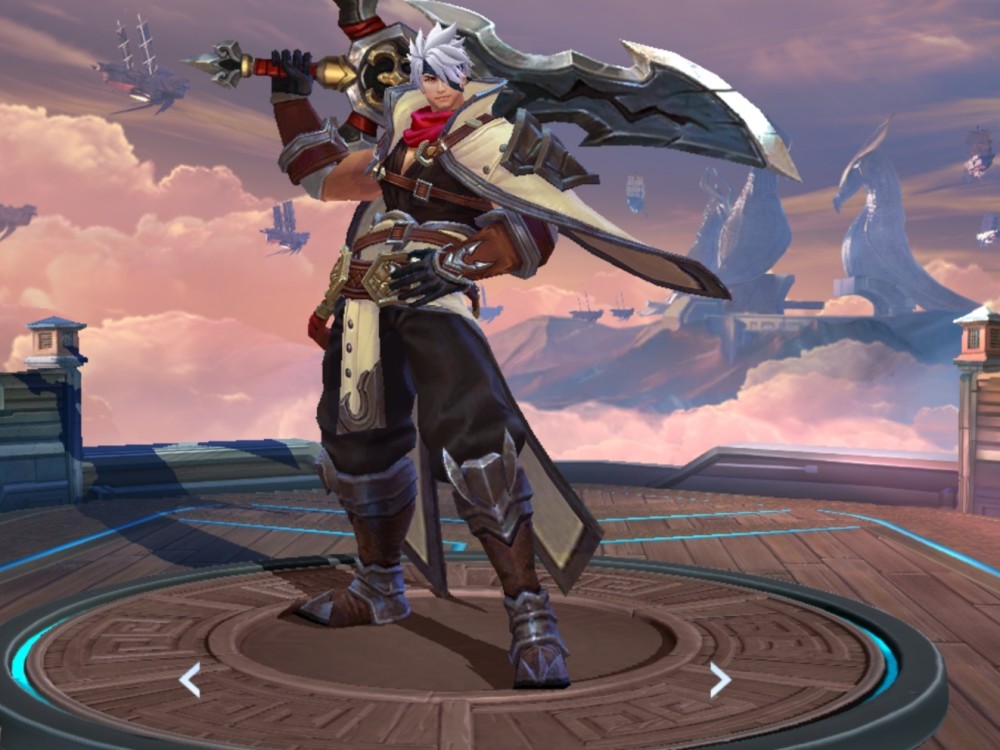Show the previous hero with left arrow
1000x750 pixels.
[189, 679]
